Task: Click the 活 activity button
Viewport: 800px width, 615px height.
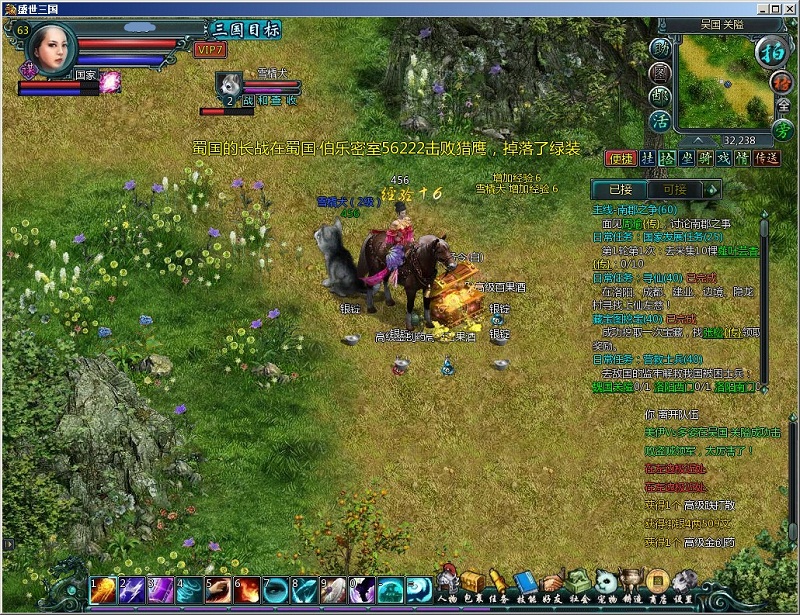Action: click(x=659, y=120)
